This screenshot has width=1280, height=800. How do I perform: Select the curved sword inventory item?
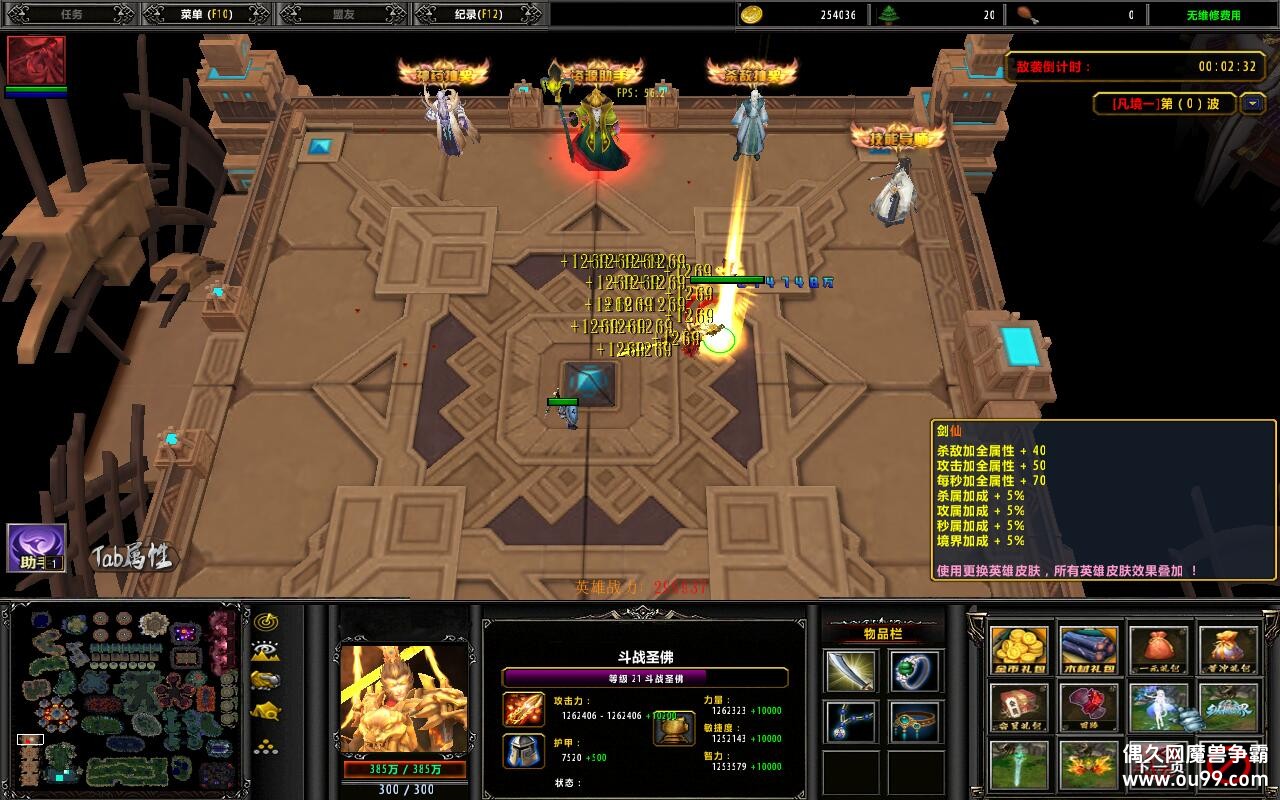pyautogui.click(x=851, y=671)
